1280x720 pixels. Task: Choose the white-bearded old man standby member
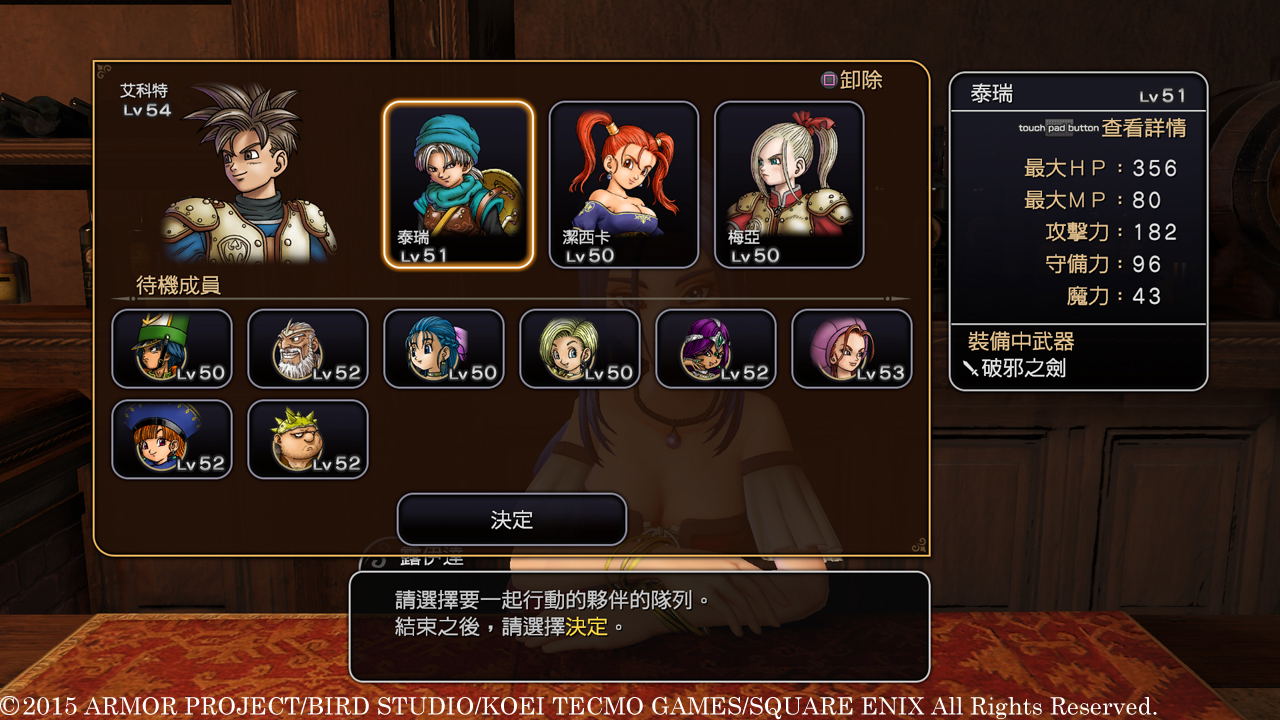point(308,349)
